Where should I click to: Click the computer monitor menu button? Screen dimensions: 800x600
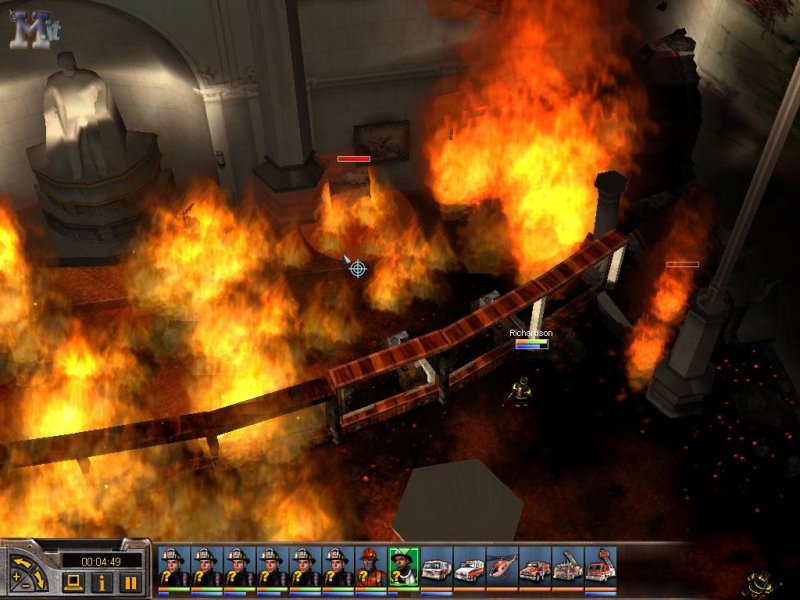72,582
